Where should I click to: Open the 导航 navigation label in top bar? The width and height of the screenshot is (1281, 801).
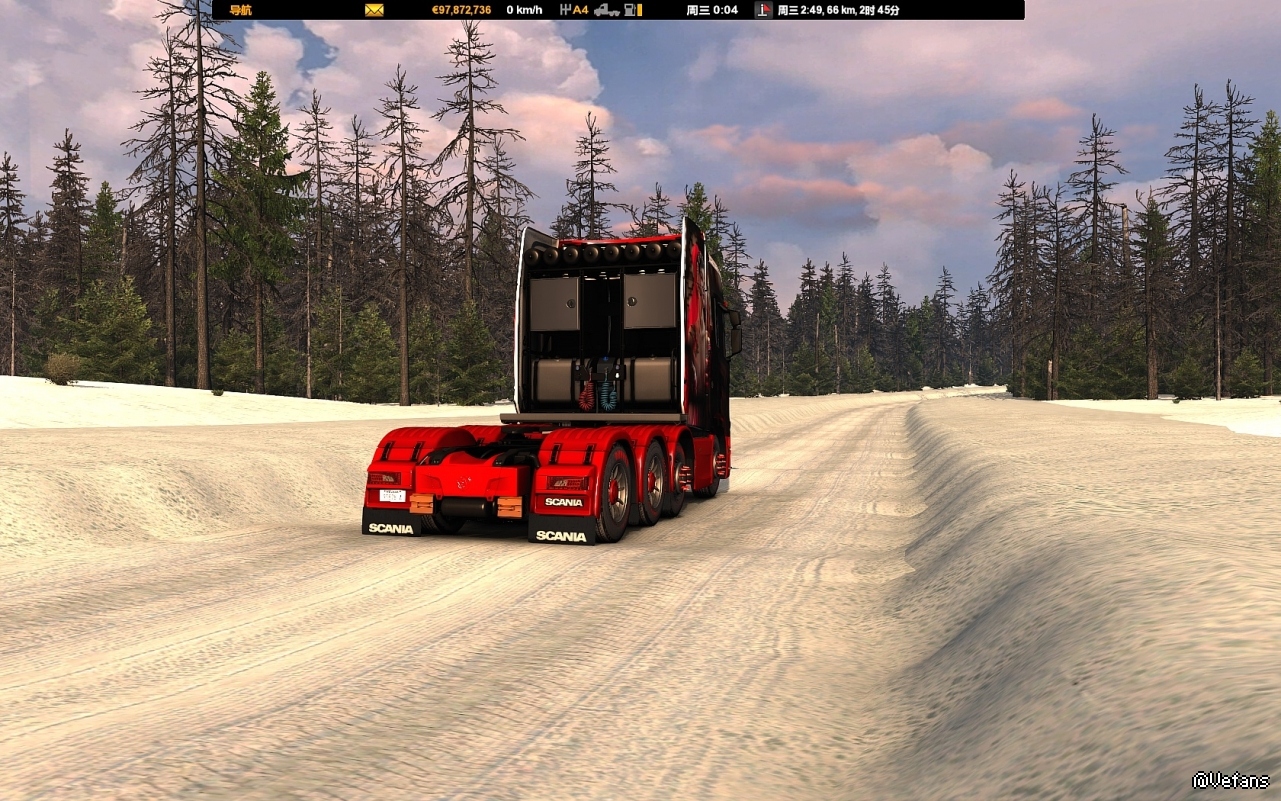pos(241,10)
